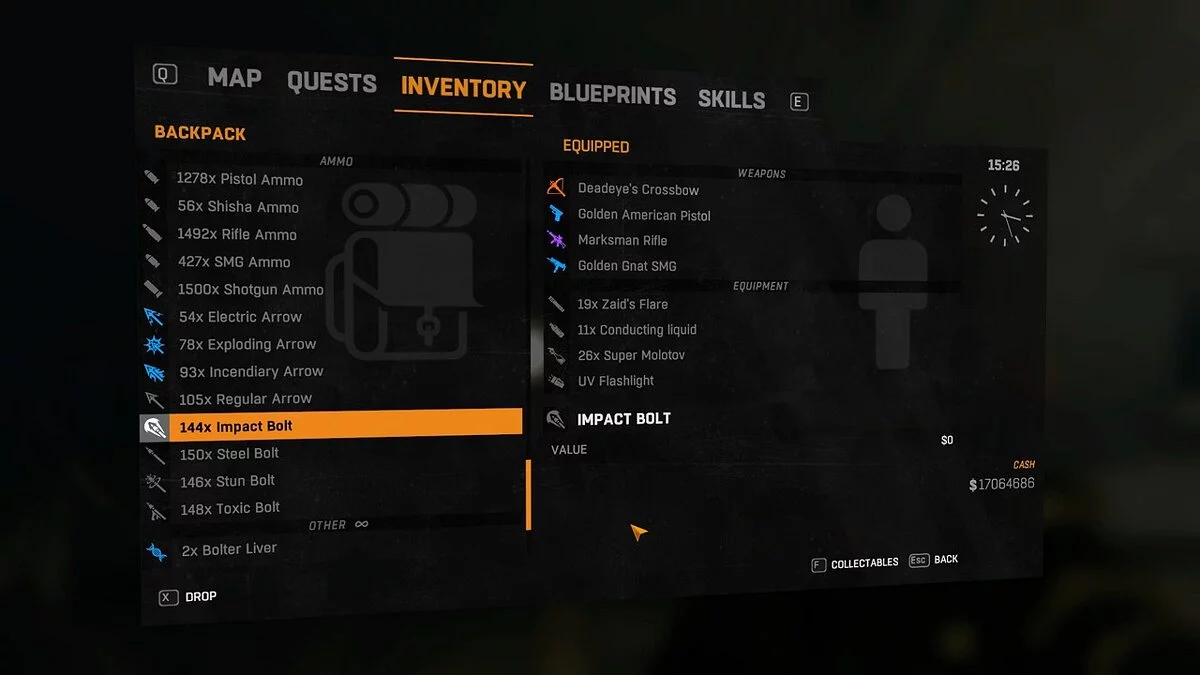Click the Steel Bolt item
Viewport: 1200px width, 675px height.
pos(229,454)
